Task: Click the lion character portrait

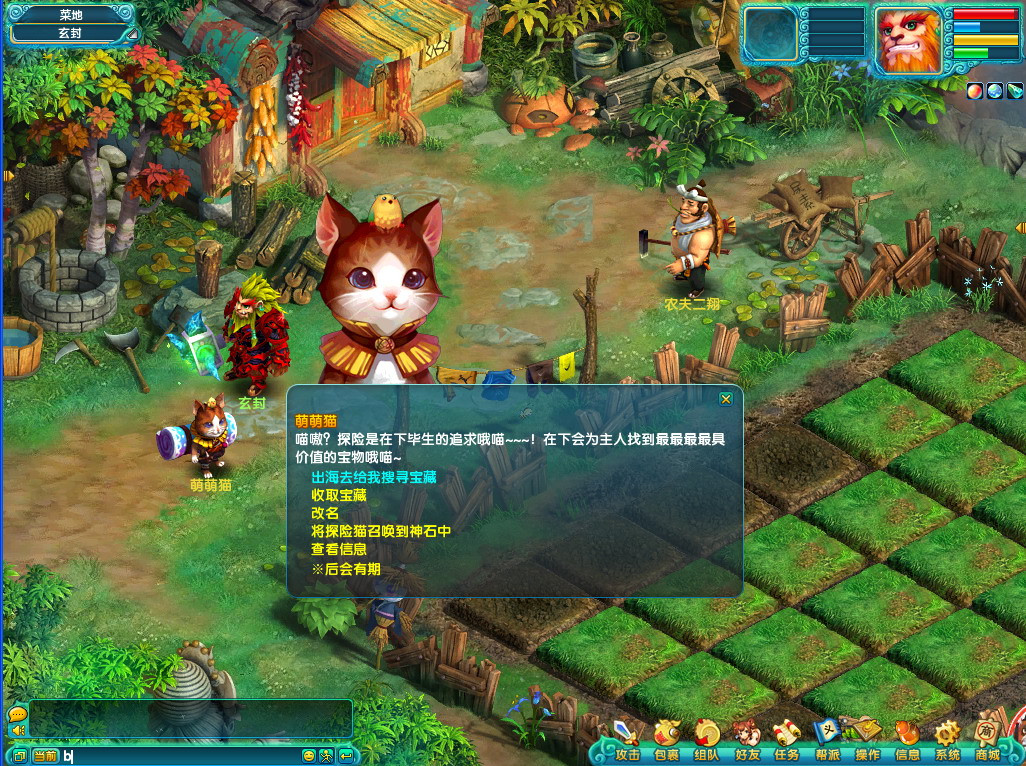Action: pos(908,40)
